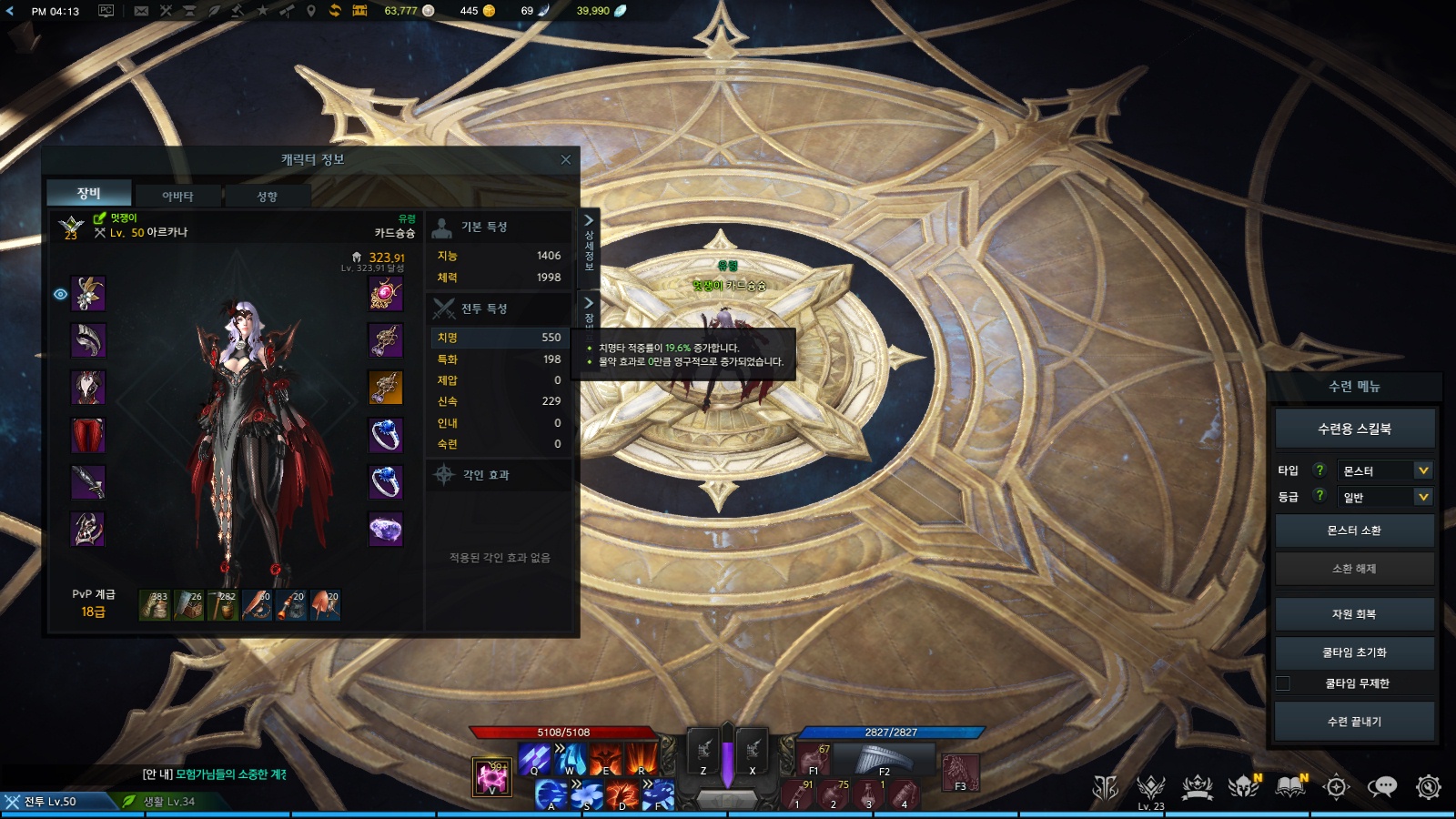The image size is (1456, 819).
Task: Open the 수련용 스킬북 menu
Action: [1354, 429]
